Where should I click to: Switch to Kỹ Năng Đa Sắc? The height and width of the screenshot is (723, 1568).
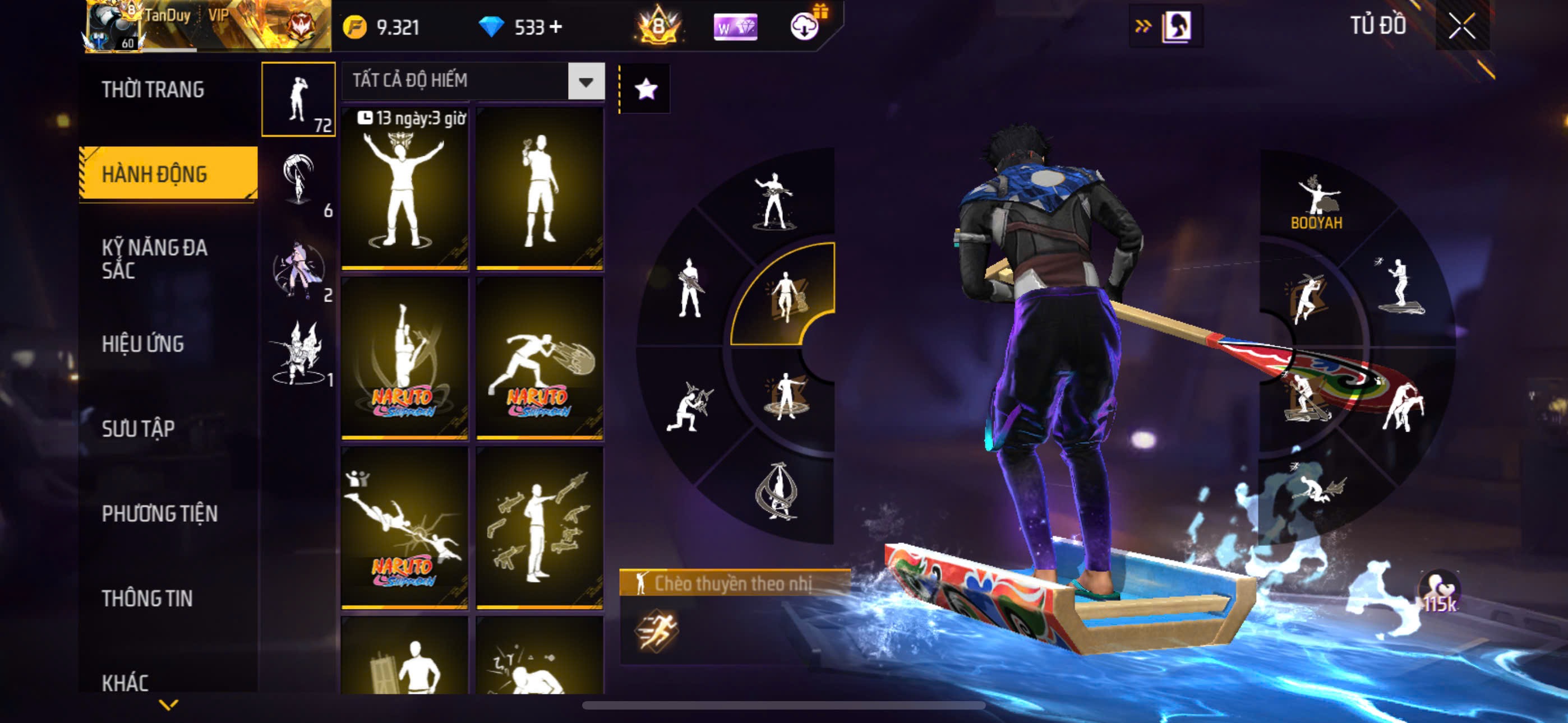point(155,258)
